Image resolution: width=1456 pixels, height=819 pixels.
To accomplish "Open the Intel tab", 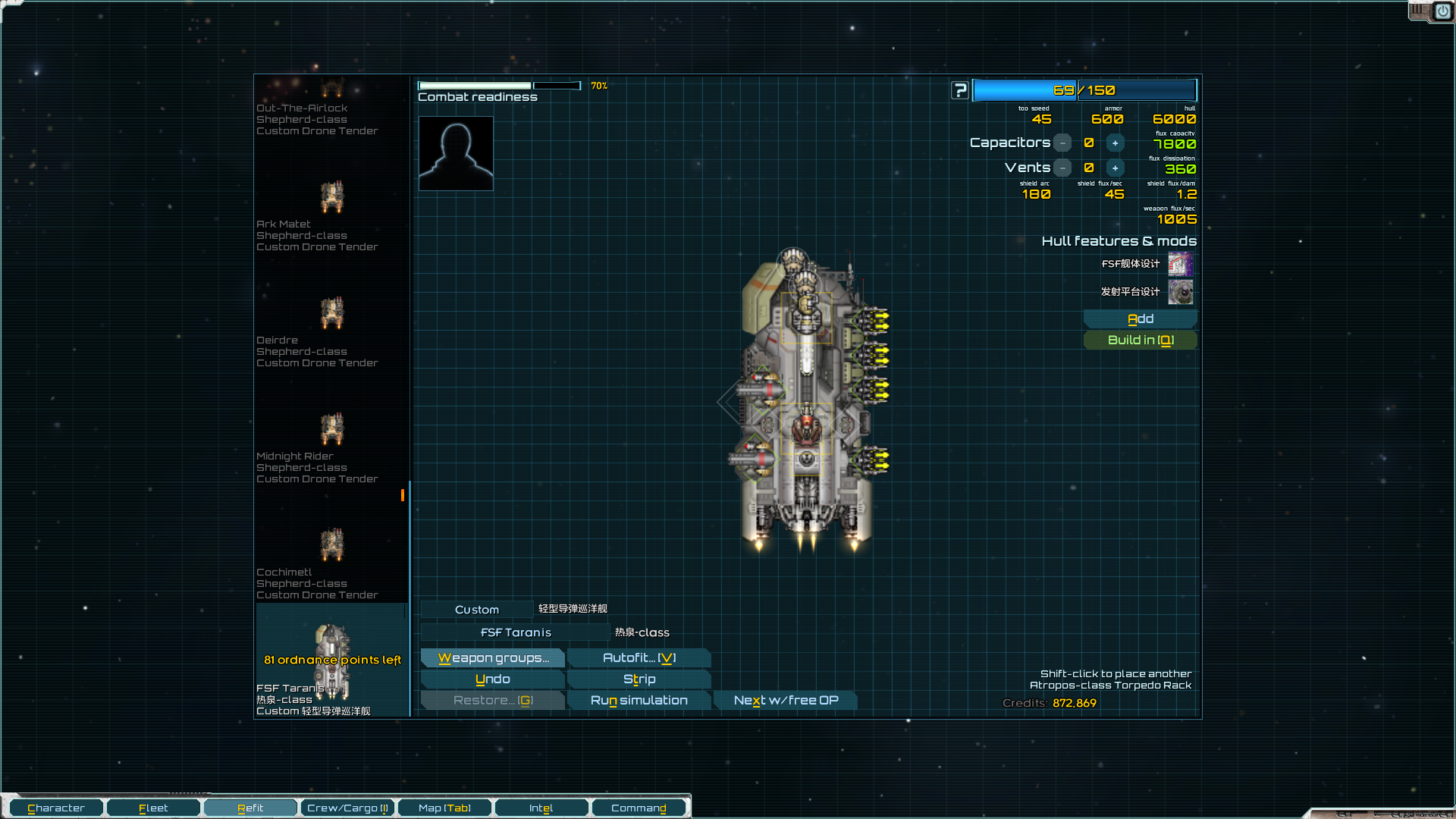I will 541,808.
